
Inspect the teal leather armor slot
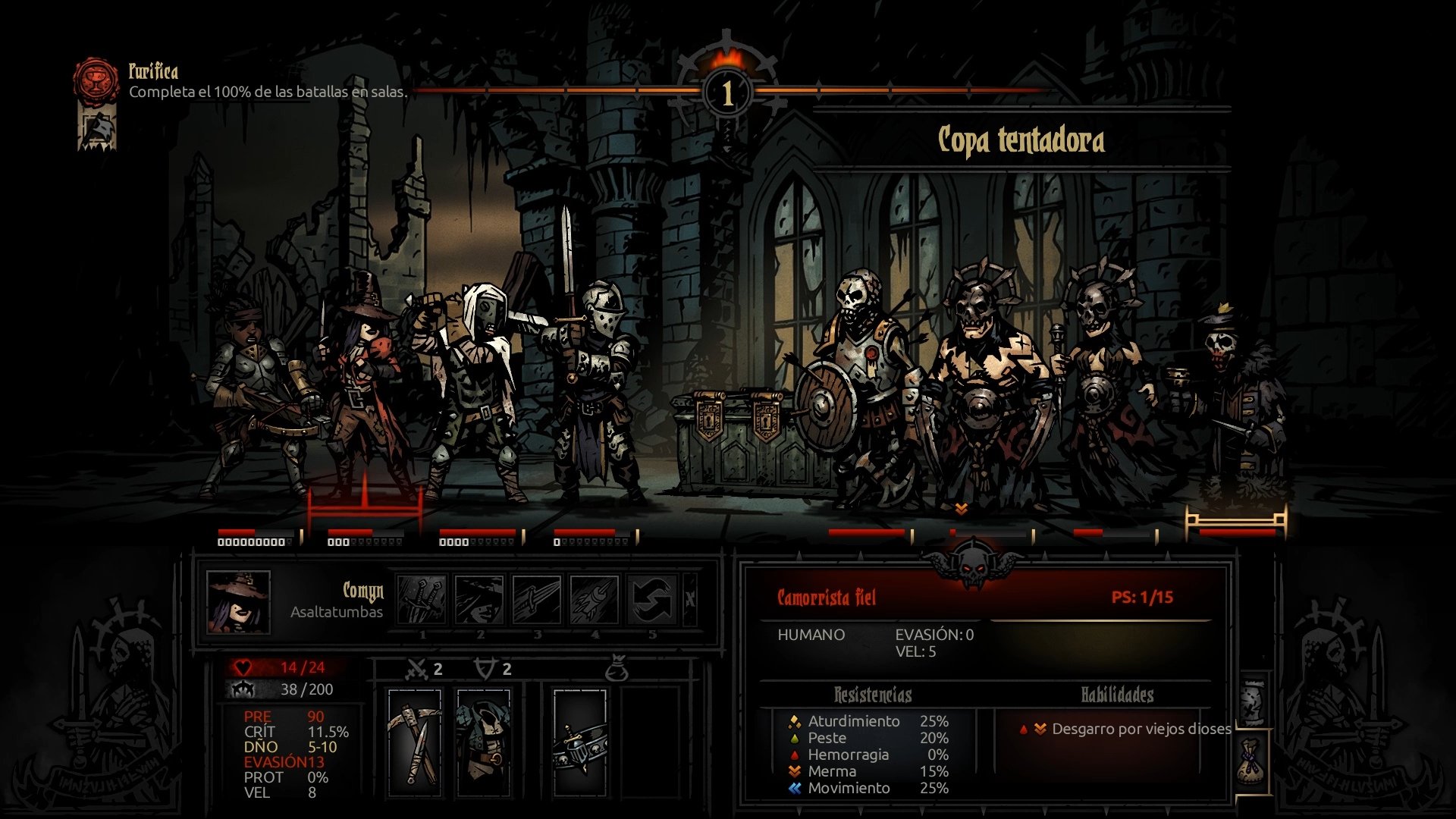(483, 743)
